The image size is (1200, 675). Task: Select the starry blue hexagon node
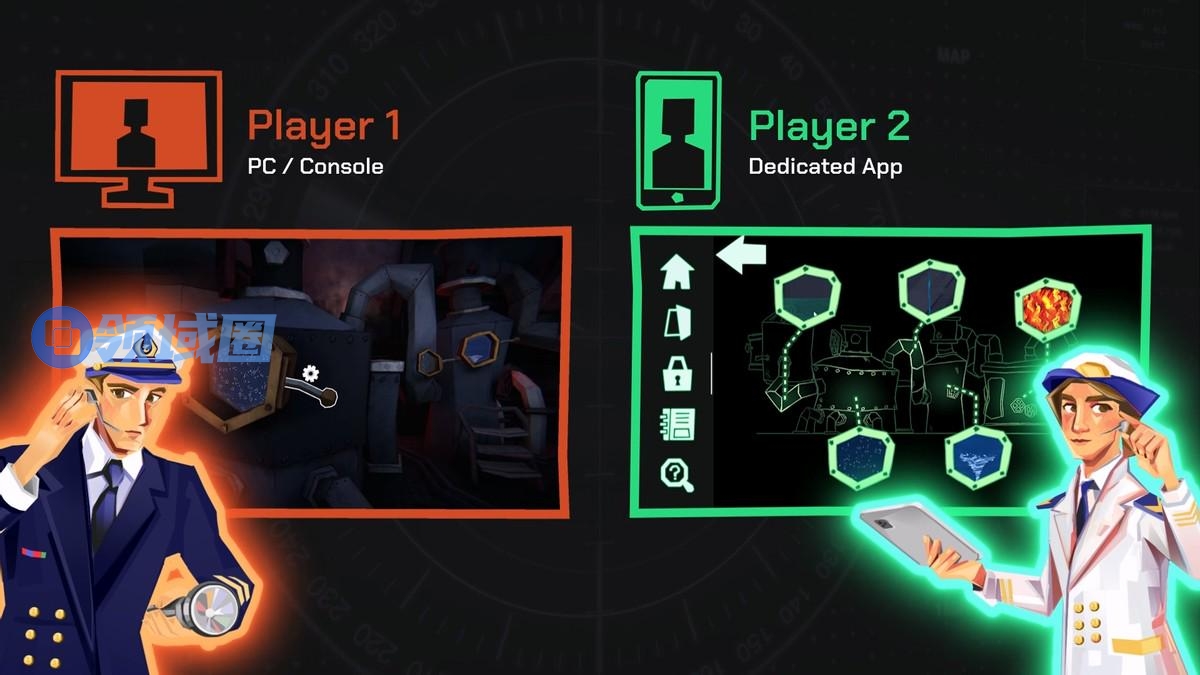[861, 456]
